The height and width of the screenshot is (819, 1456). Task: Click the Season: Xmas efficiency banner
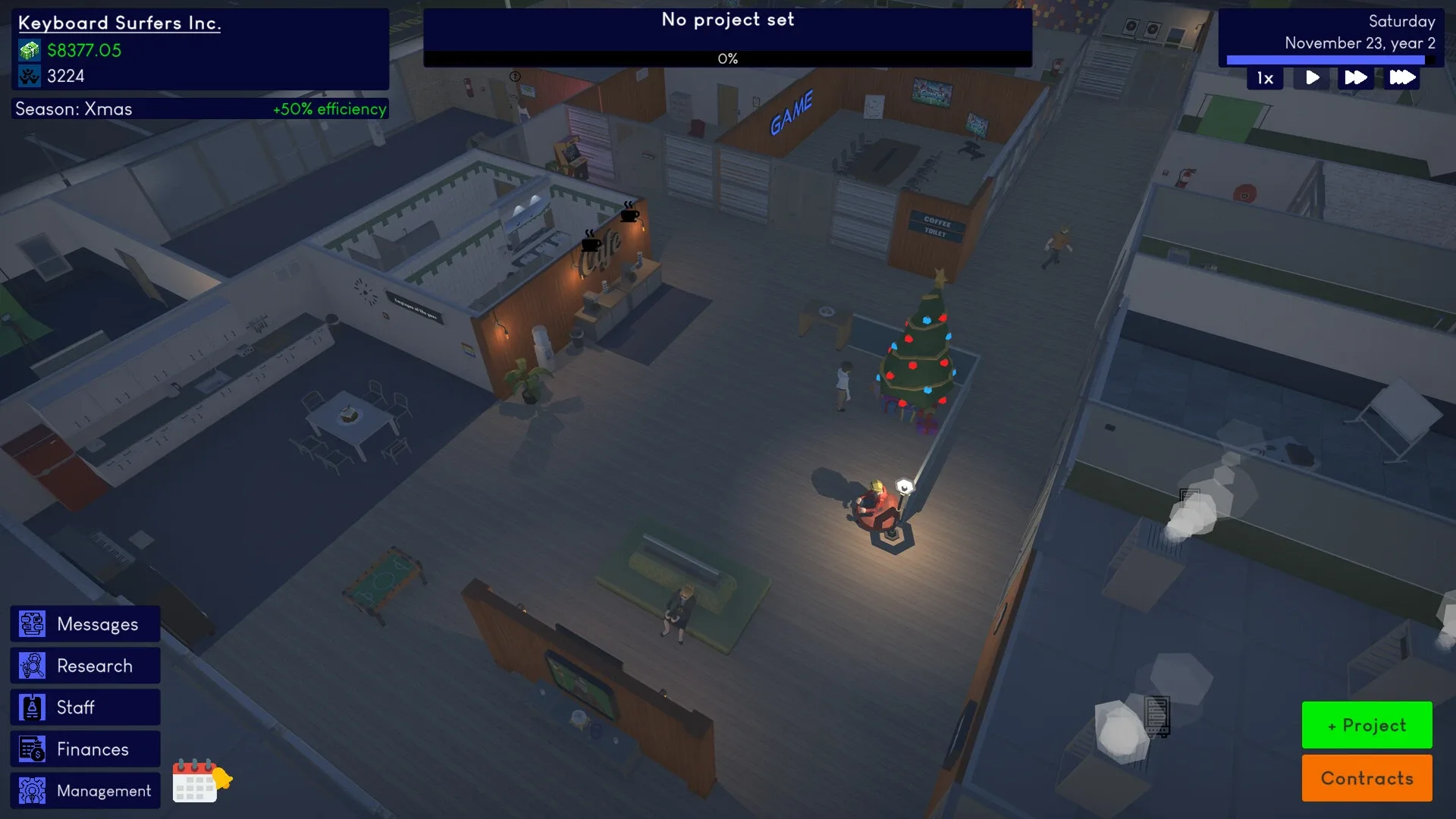(x=199, y=108)
